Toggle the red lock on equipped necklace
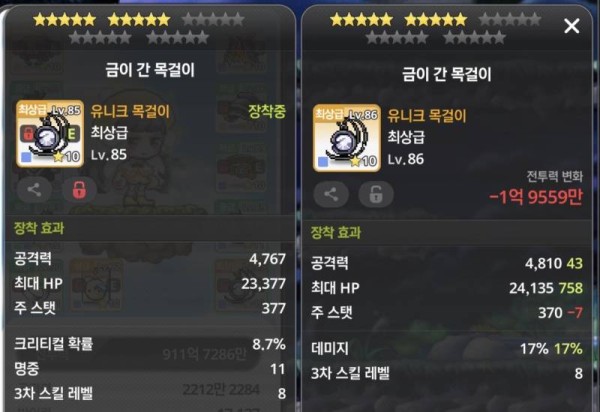 tap(79, 189)
